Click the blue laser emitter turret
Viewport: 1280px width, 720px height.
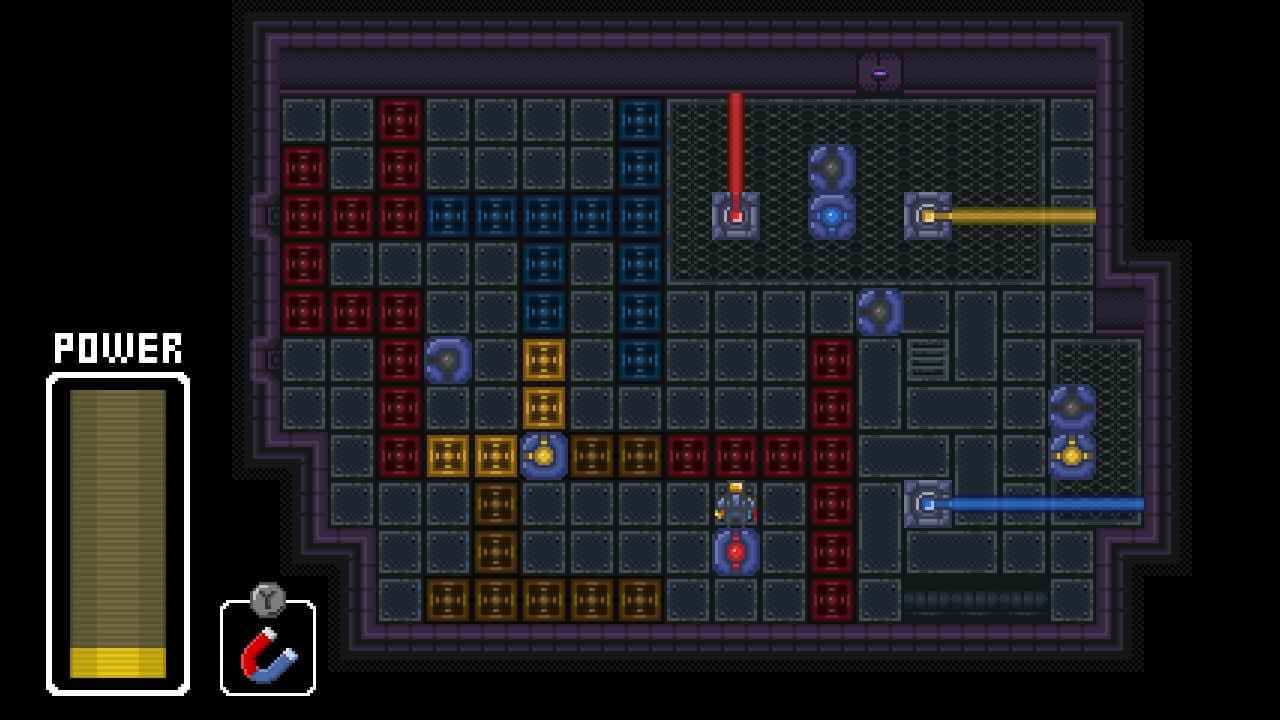(928, 505)
